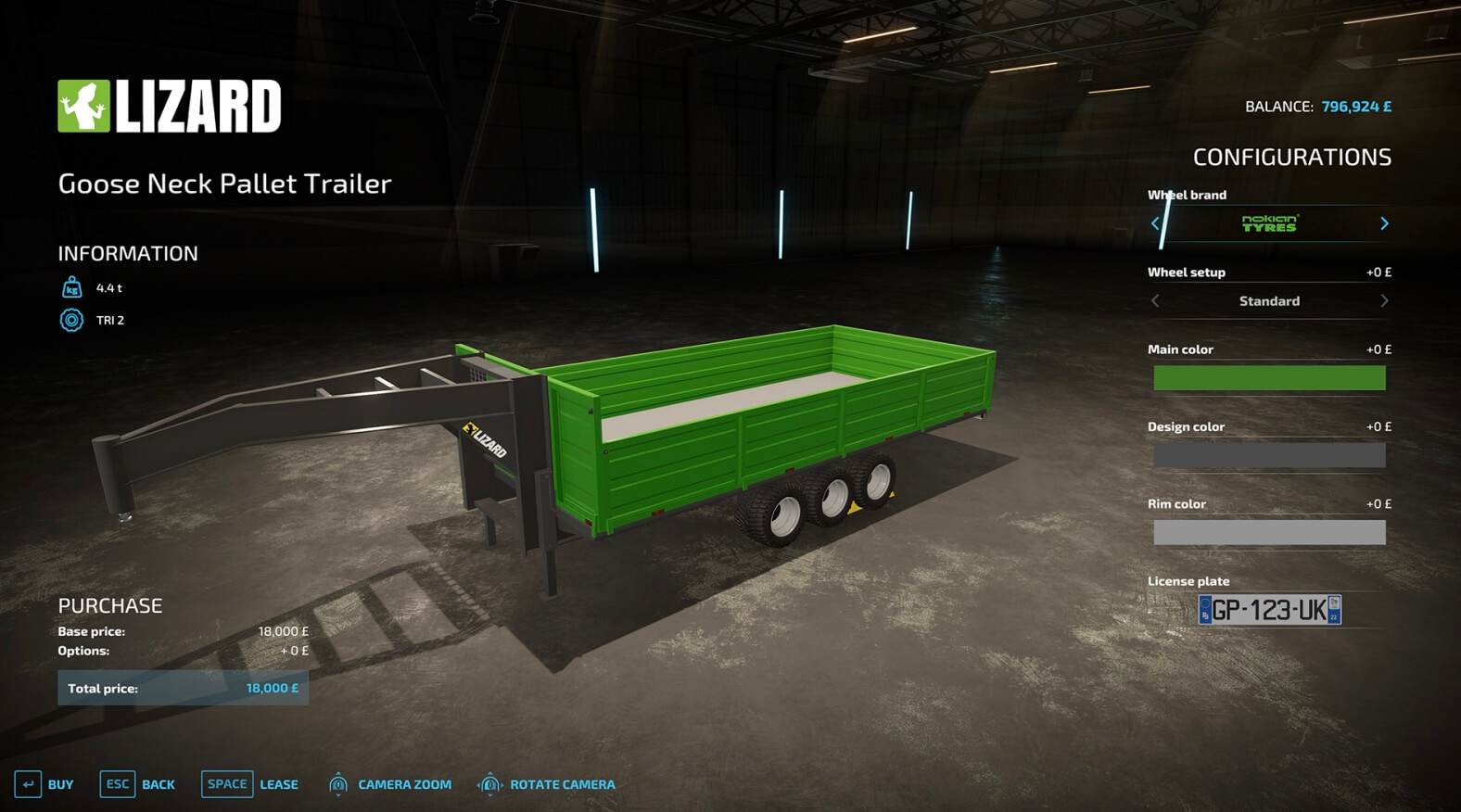Select next wheel brand arrow
The width and height of the screenshot is (1461, 812).
point(1384,223)
